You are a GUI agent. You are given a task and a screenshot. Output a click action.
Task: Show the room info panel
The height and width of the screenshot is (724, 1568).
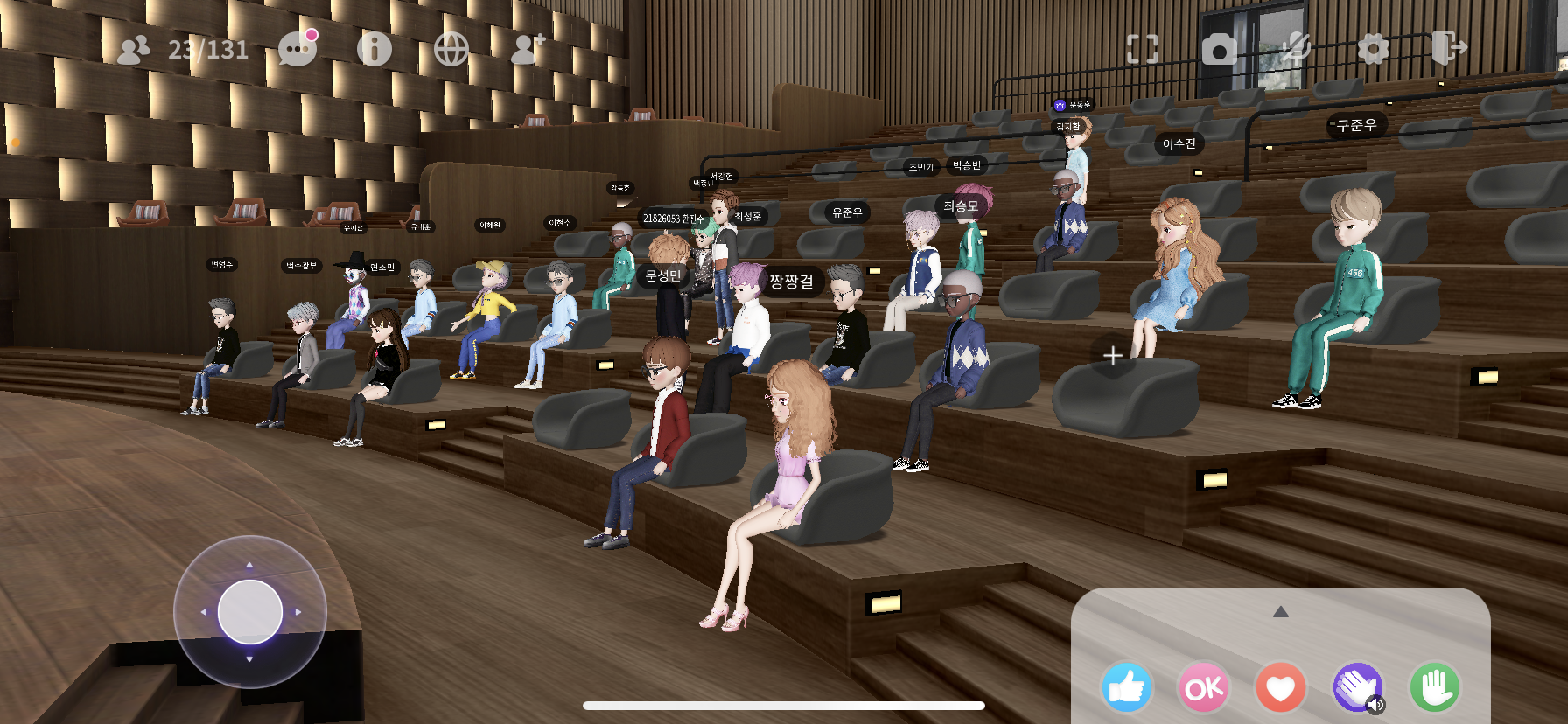tap(374, 49)
